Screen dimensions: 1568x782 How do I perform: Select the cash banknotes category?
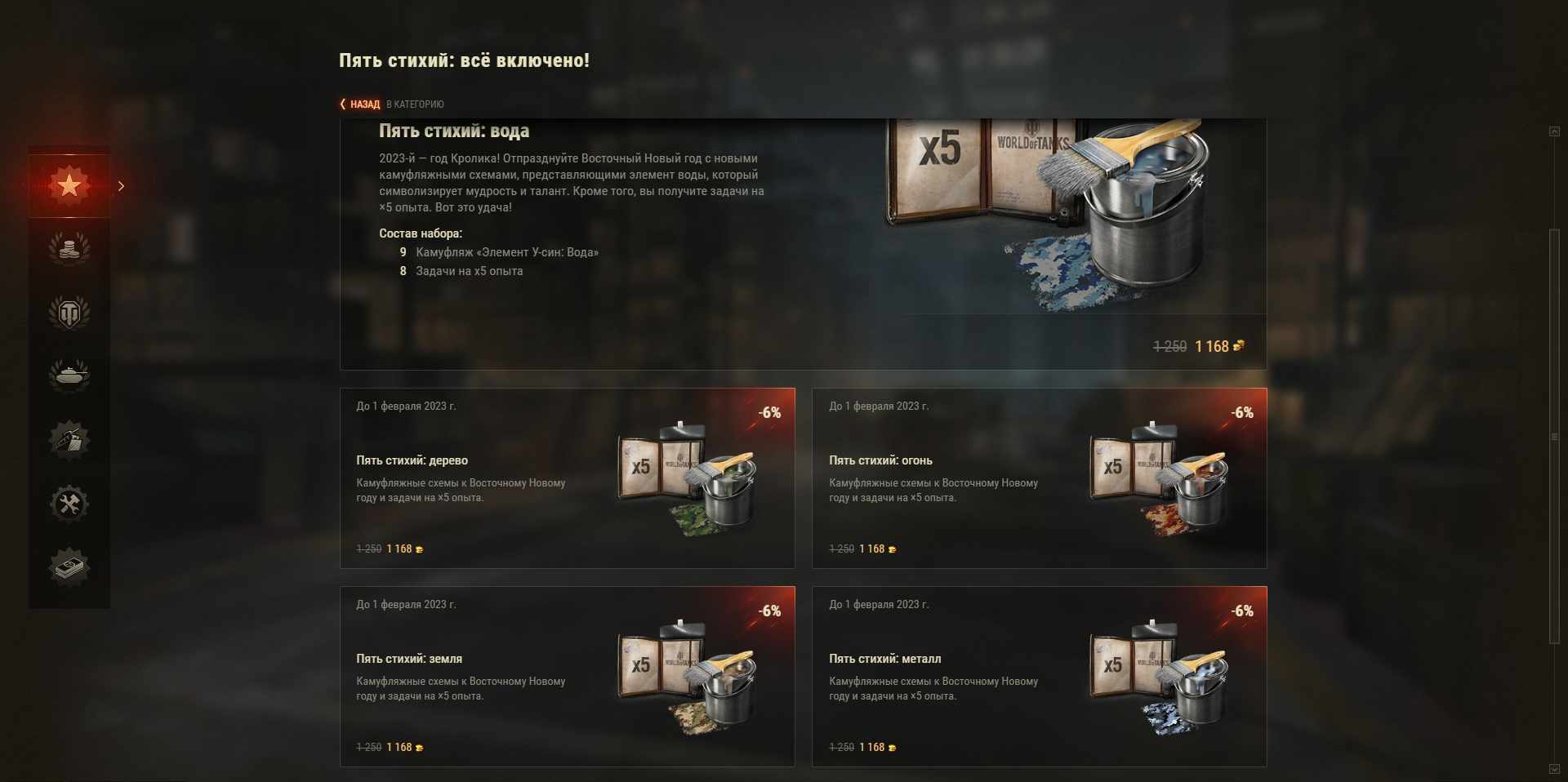pos(69,567)
